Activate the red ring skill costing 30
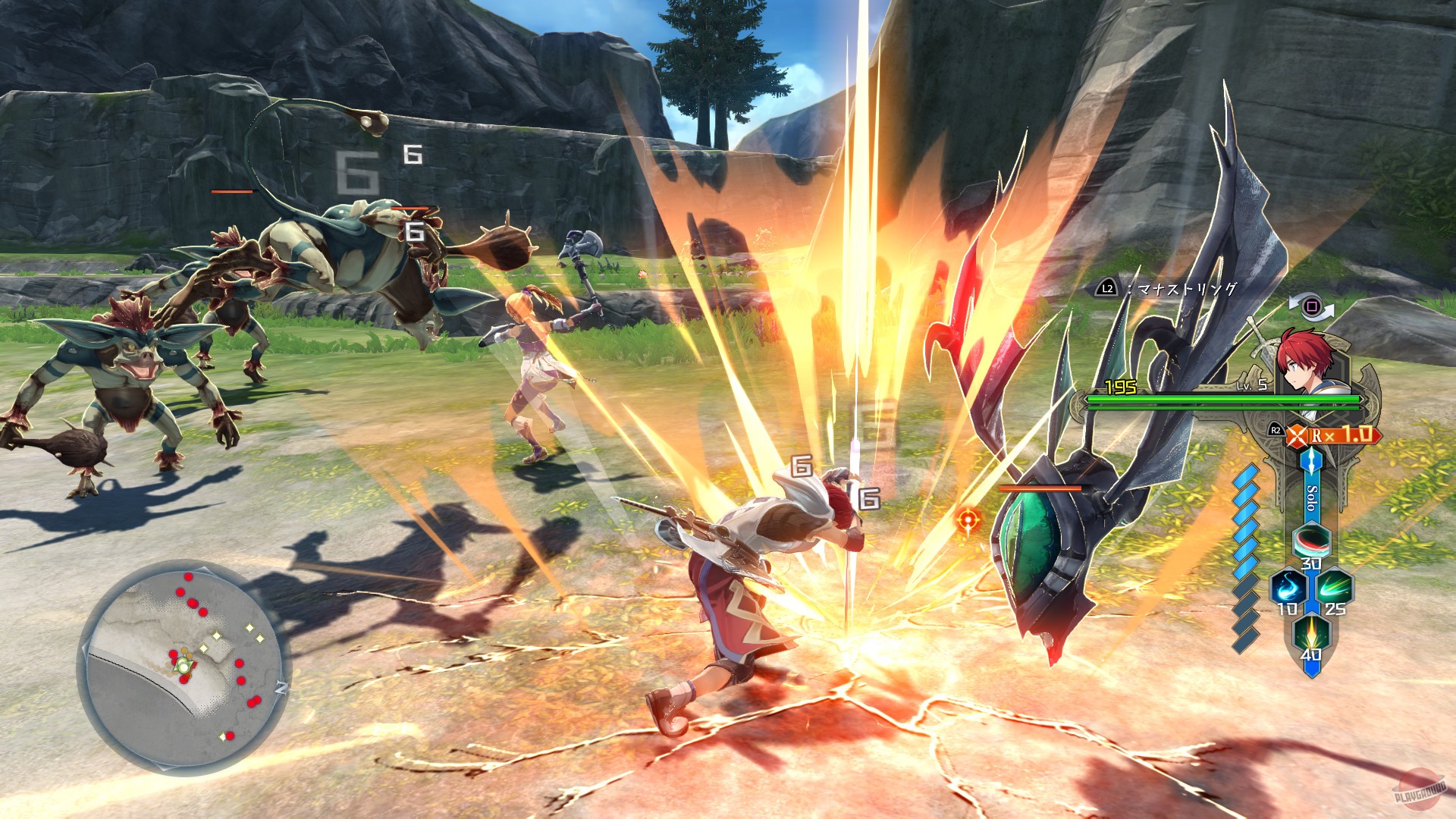The image size is (1456, 819). point(1311,541)
